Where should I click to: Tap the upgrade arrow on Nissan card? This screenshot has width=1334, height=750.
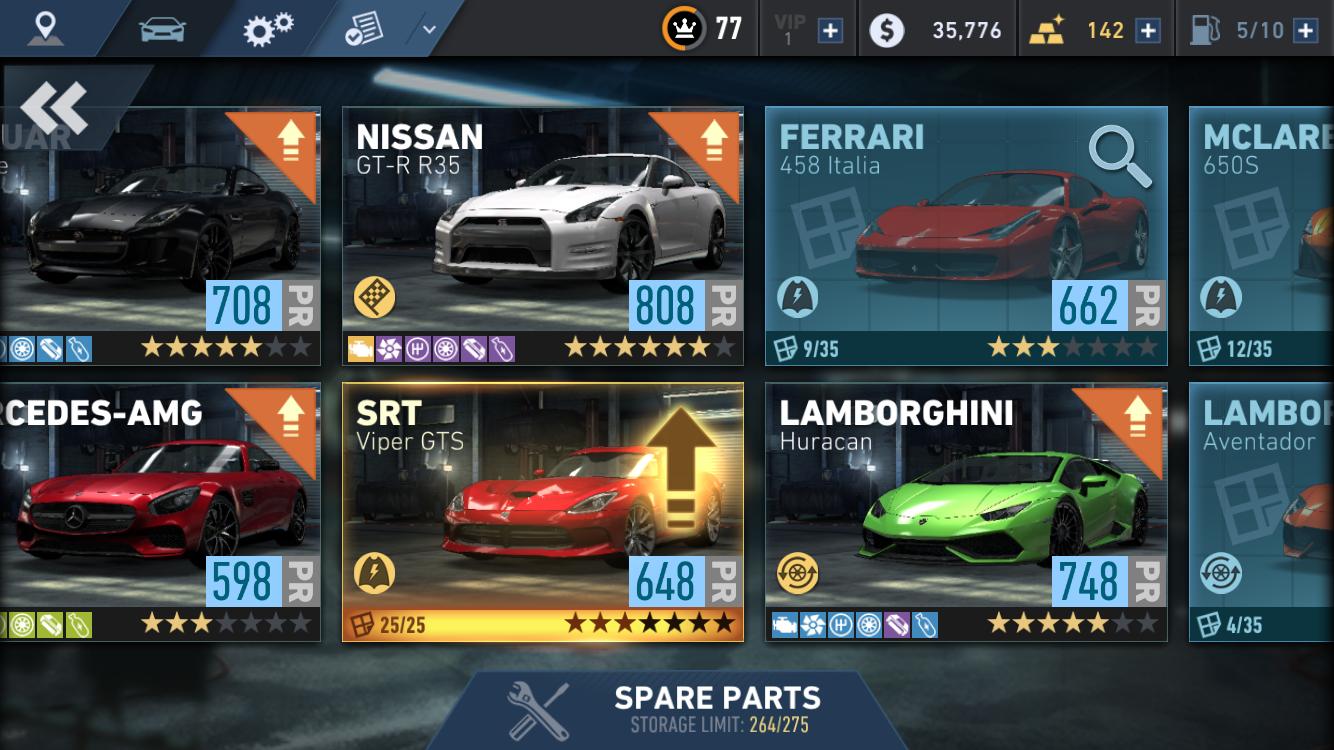pyautogui.click(x=712, y=141)
